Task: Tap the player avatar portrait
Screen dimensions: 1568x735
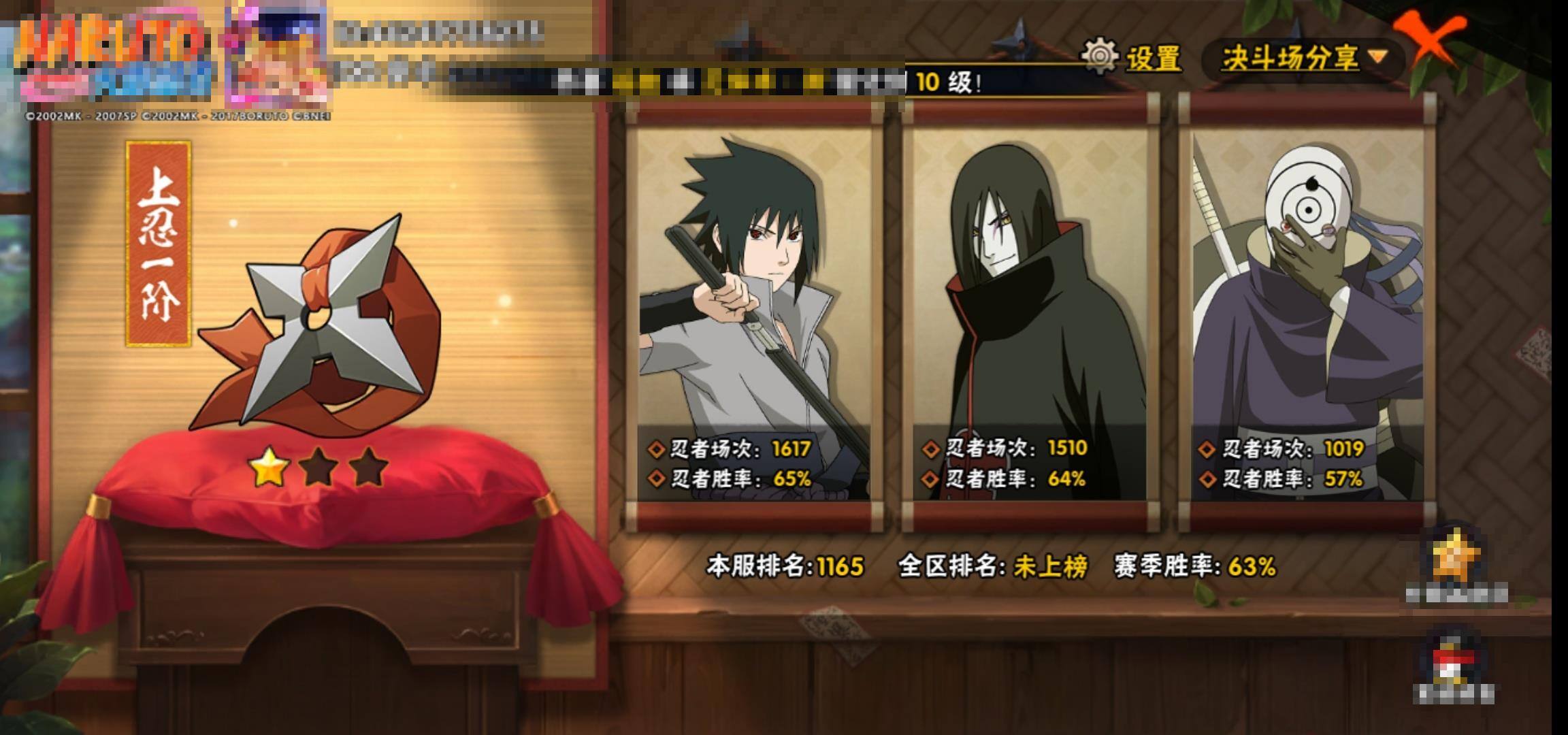Action: click(276, 54)
